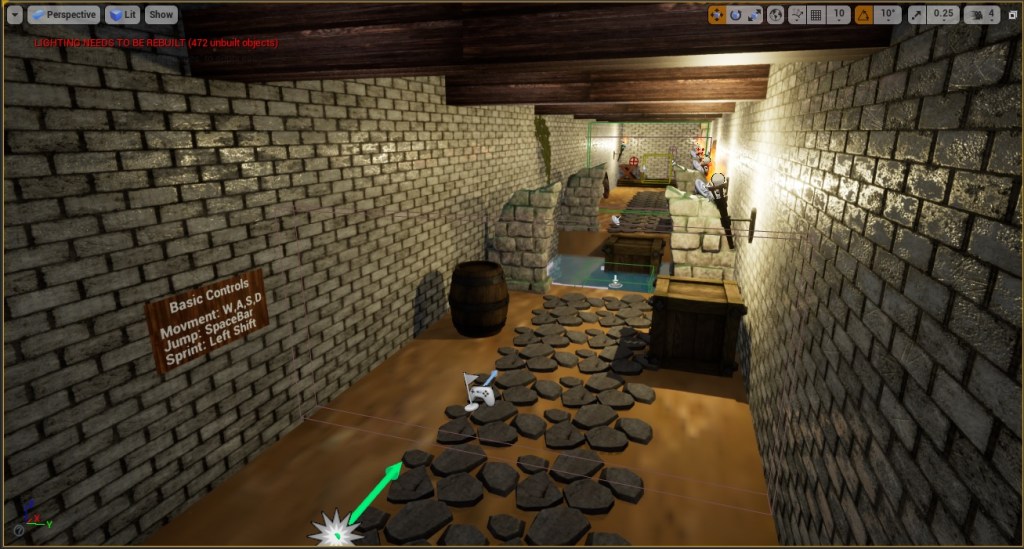Viewport: 1024px width, 549px height.
Task: Switch to the scale gizmo tool
Action: (x=754, y=15)
